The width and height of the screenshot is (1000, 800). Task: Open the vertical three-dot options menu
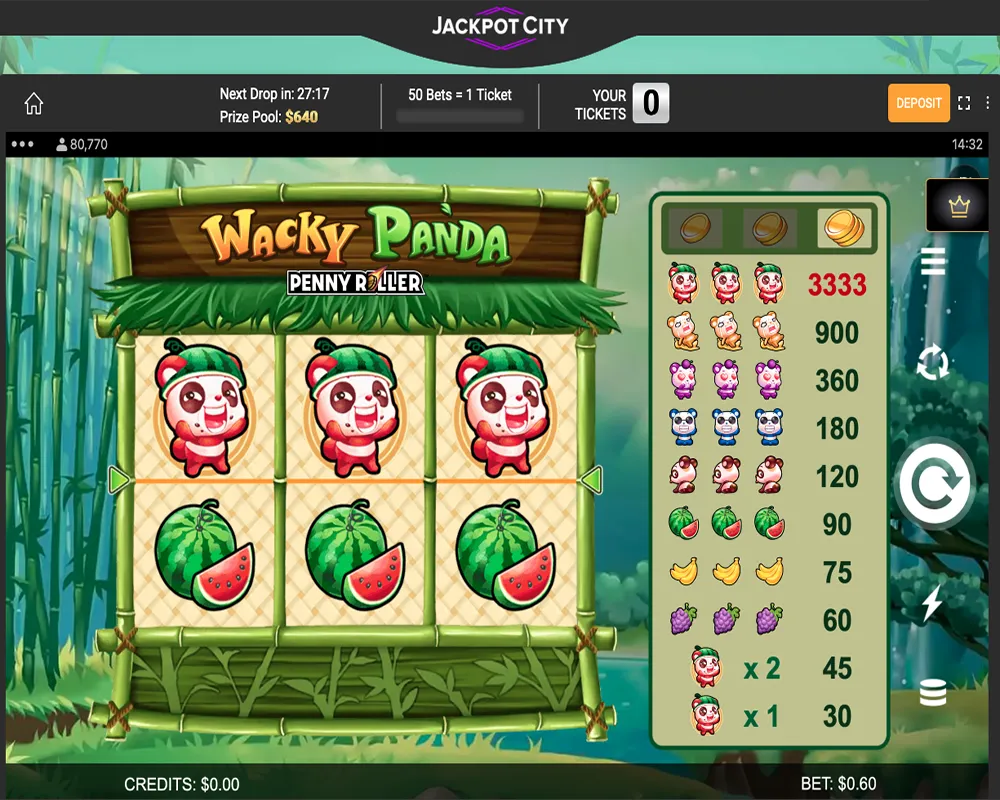coord(987,103)
